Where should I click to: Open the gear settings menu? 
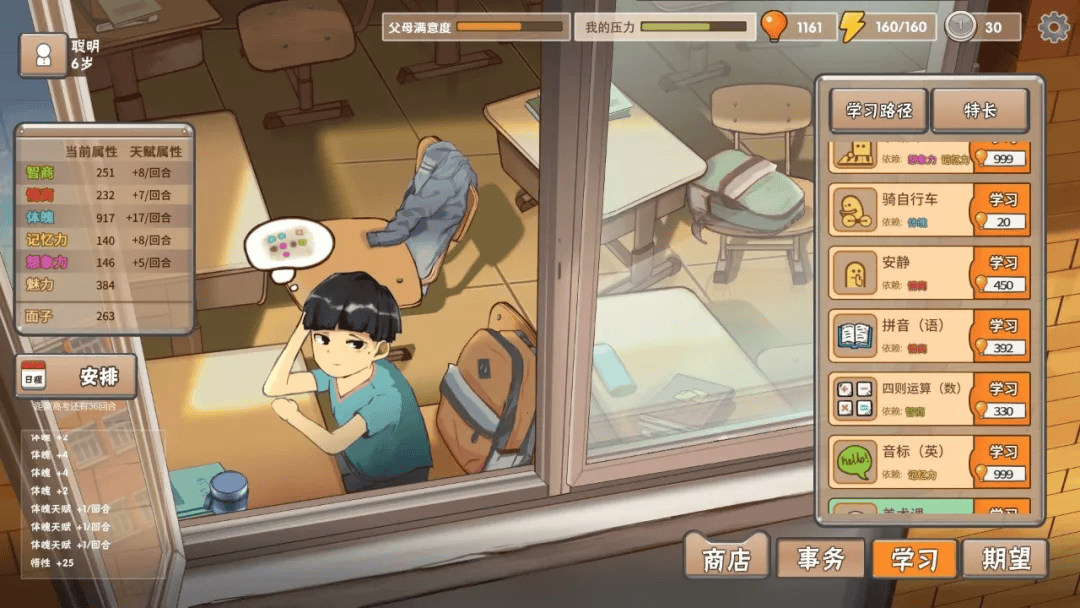(x=1054, y=27)
